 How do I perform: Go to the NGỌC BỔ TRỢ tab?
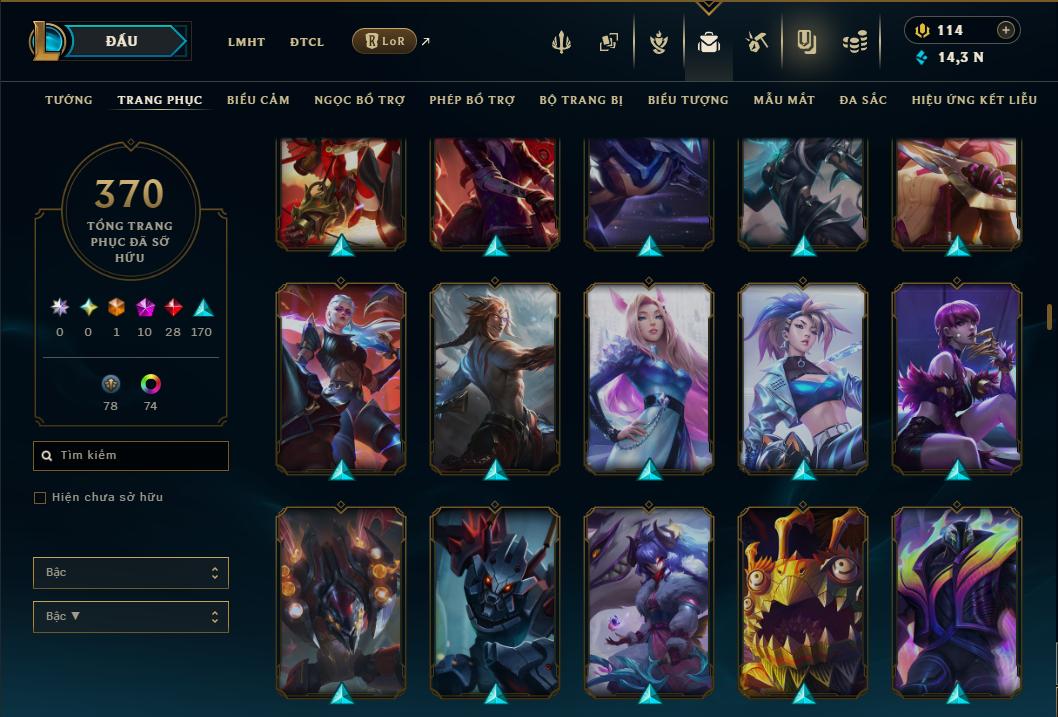coord(359,100)
